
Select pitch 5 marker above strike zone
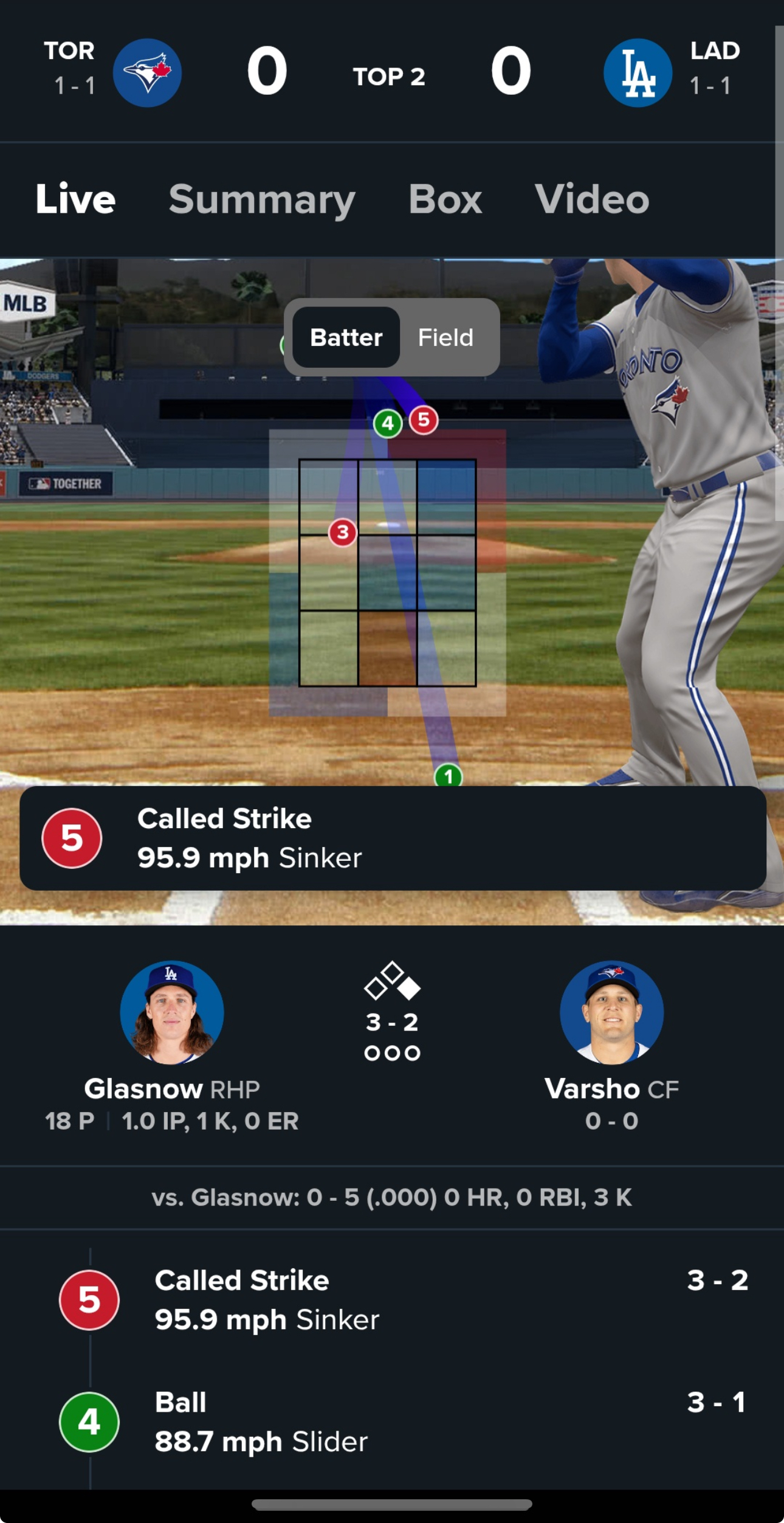click(424, 420)
